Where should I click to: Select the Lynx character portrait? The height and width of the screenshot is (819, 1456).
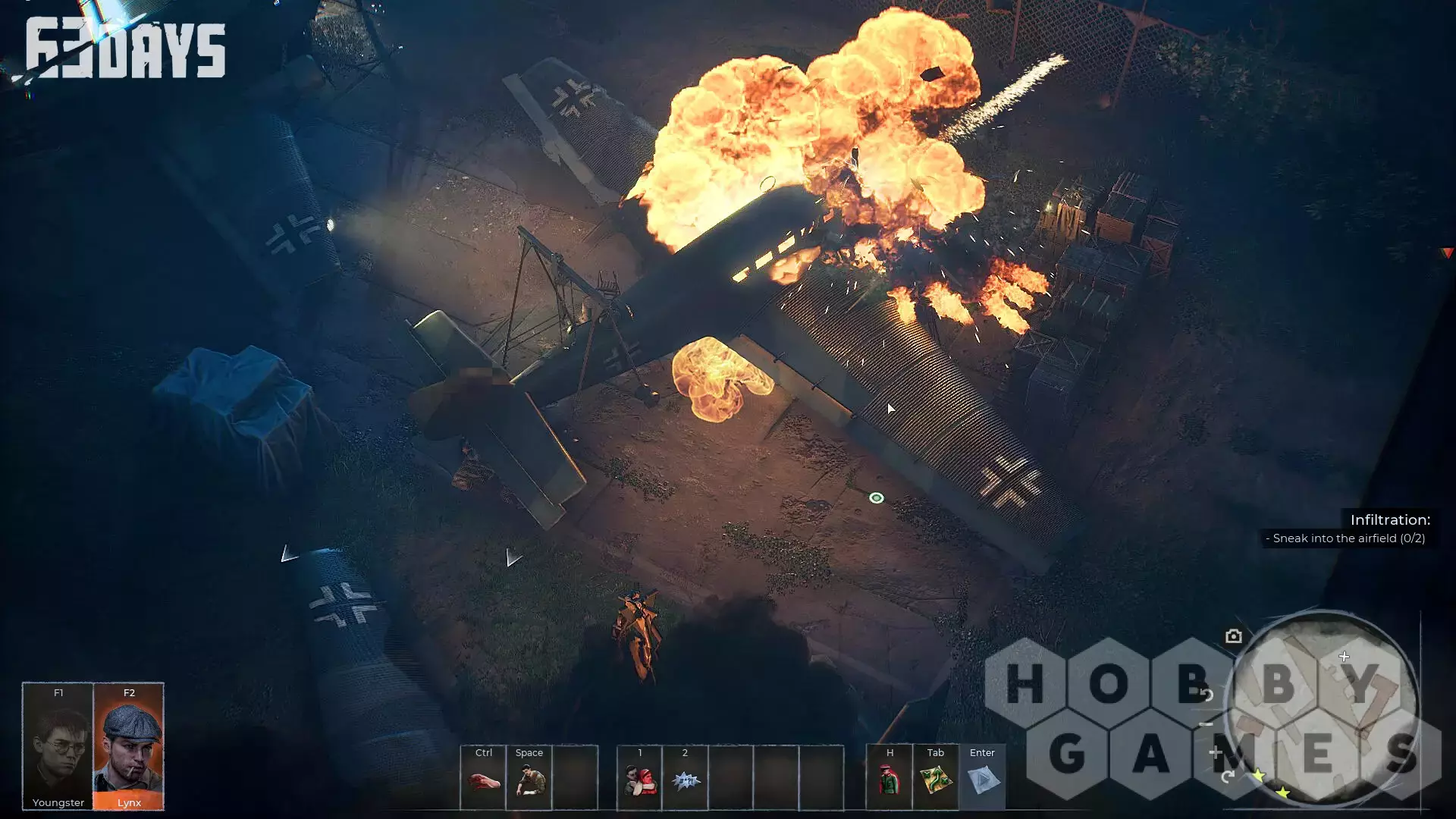tap(129, 747)
